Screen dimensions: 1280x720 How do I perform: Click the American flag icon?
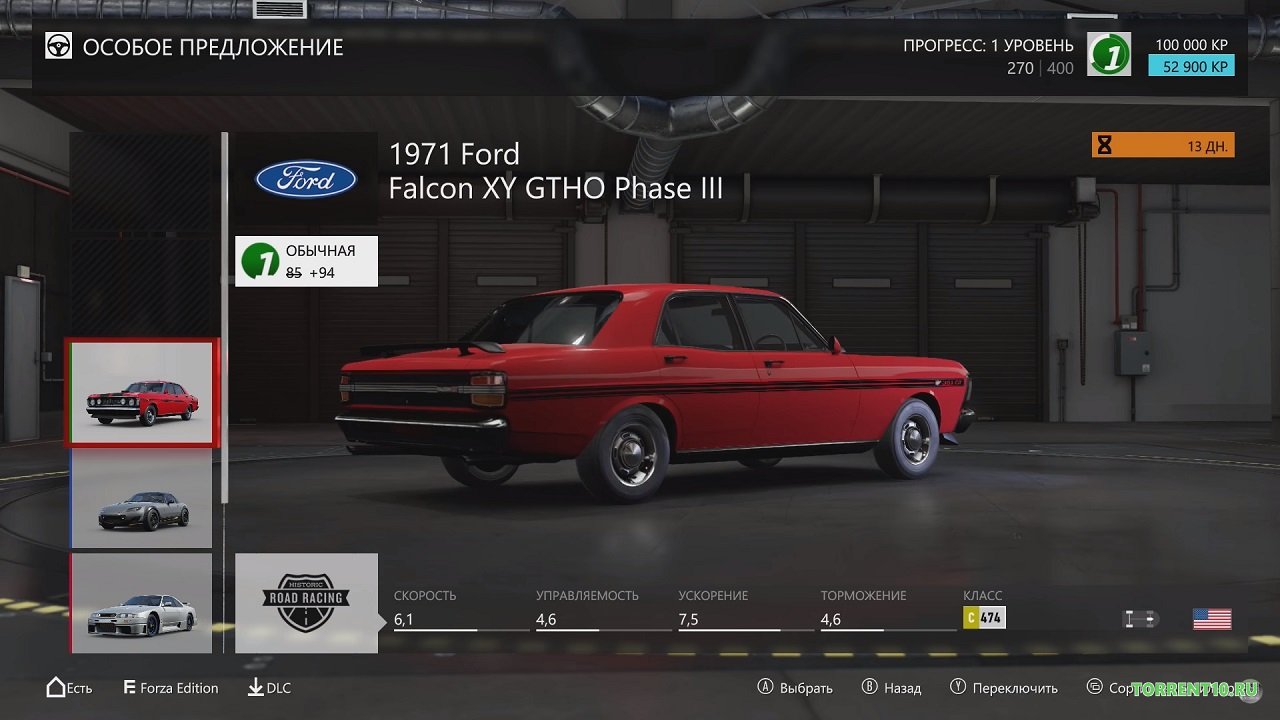coord(1212,619)
